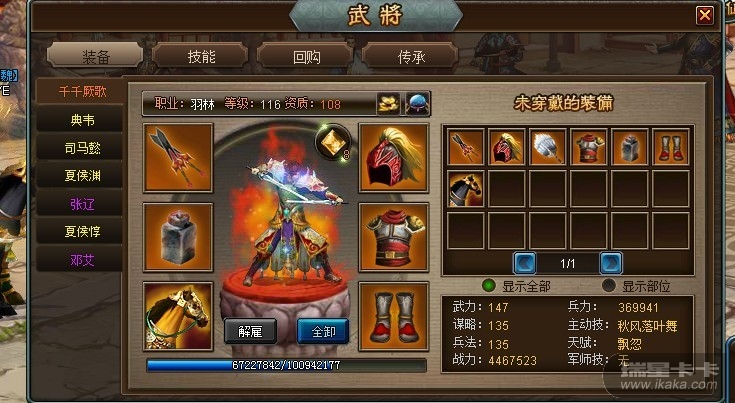Close the 武将 window
This screenshot has width=735, height=403.
705,15
